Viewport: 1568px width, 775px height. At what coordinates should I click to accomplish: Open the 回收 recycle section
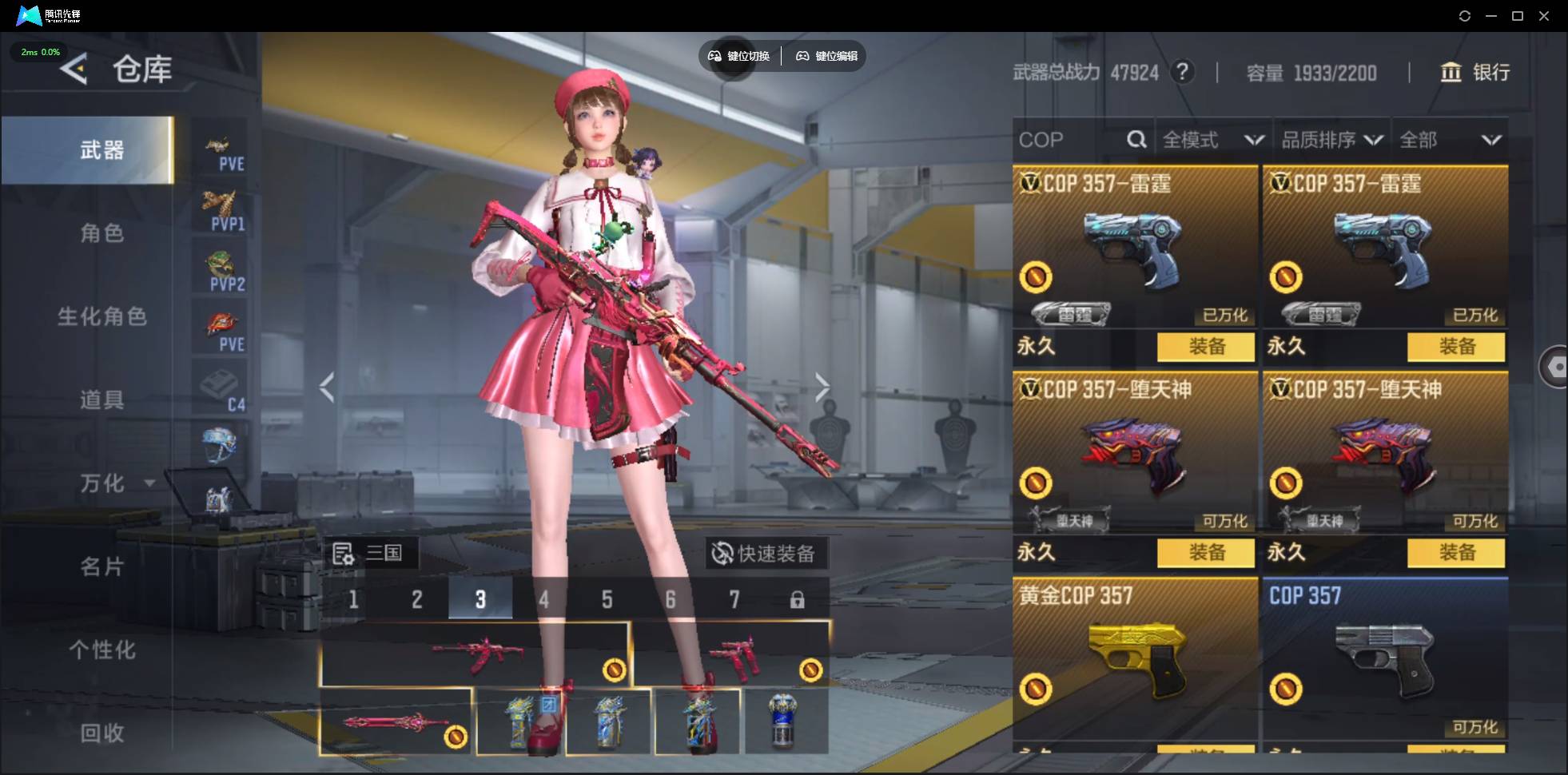click(101, 733)
